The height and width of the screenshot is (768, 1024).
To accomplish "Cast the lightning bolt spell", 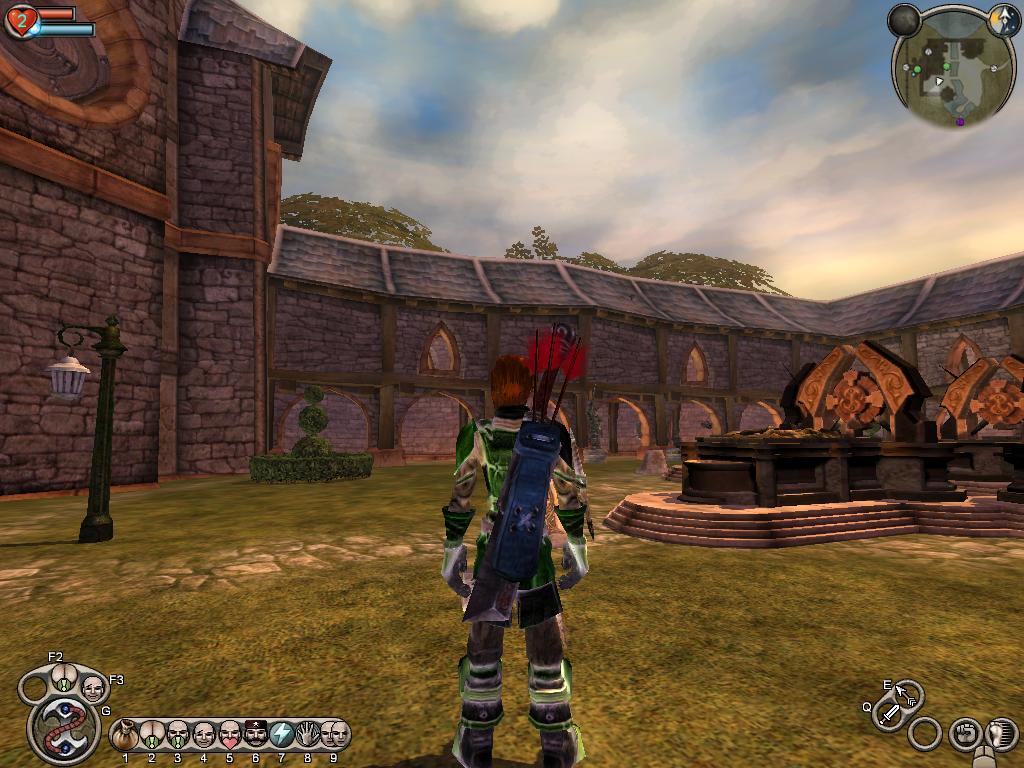I will (x=282, y=736).
